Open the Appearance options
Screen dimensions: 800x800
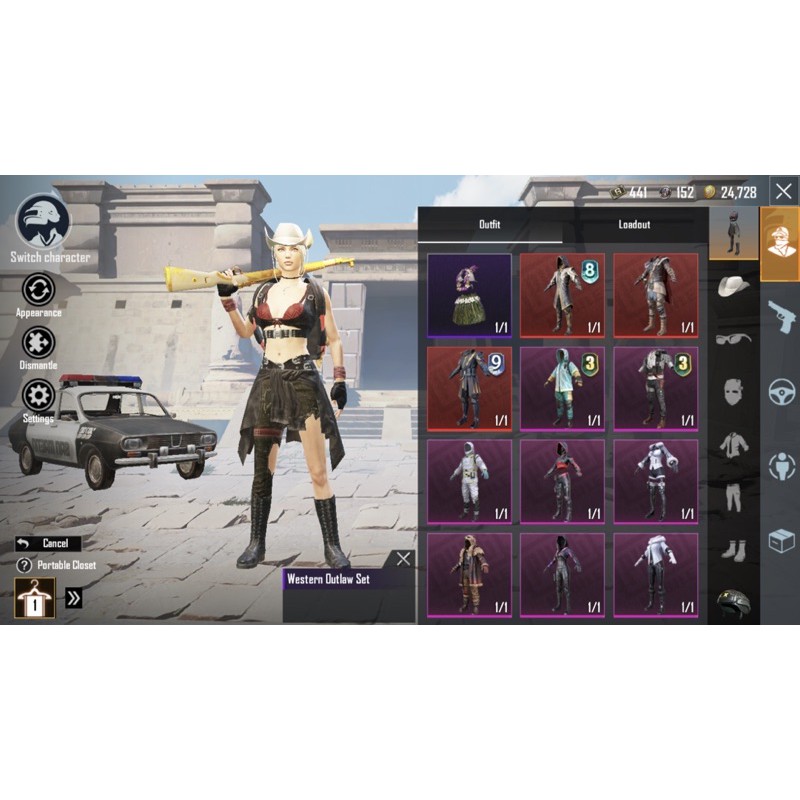pos(38,290)
